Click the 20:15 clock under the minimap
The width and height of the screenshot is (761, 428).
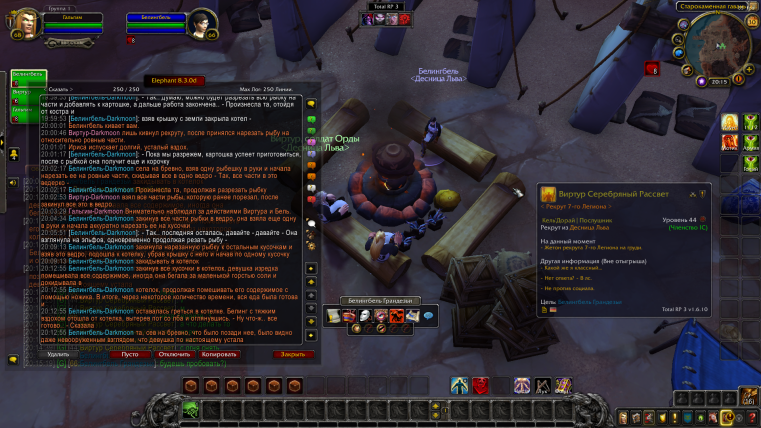(718, 82)
